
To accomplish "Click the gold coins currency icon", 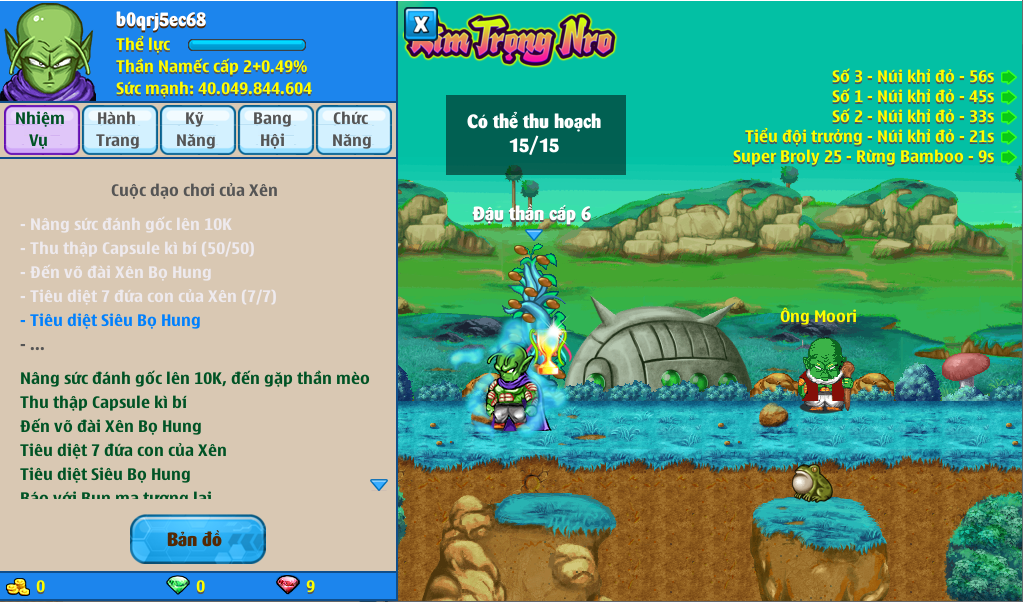I will (x=18, y=586).
